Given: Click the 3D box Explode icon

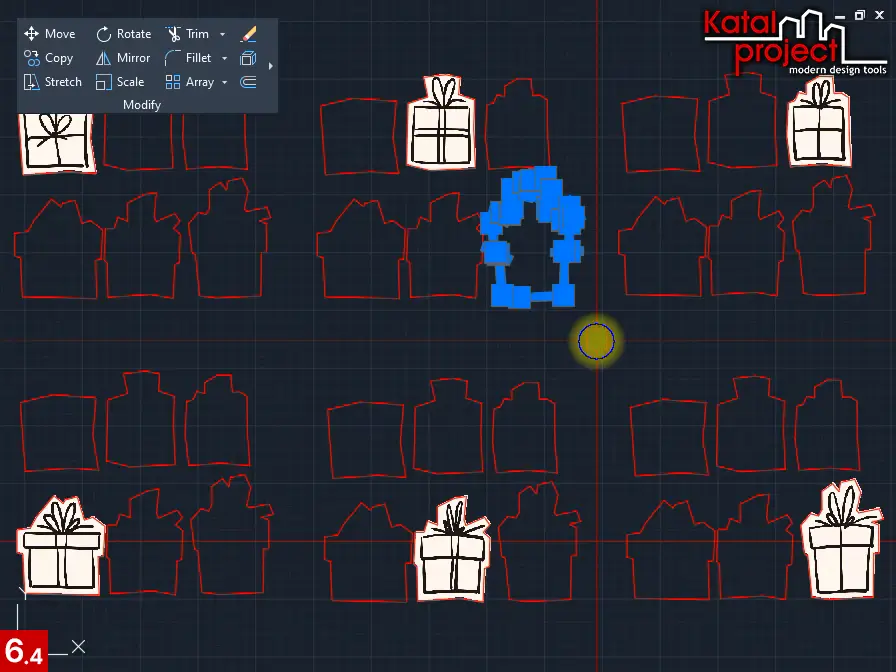Looking at the screenshot, I should pos(249,58).
